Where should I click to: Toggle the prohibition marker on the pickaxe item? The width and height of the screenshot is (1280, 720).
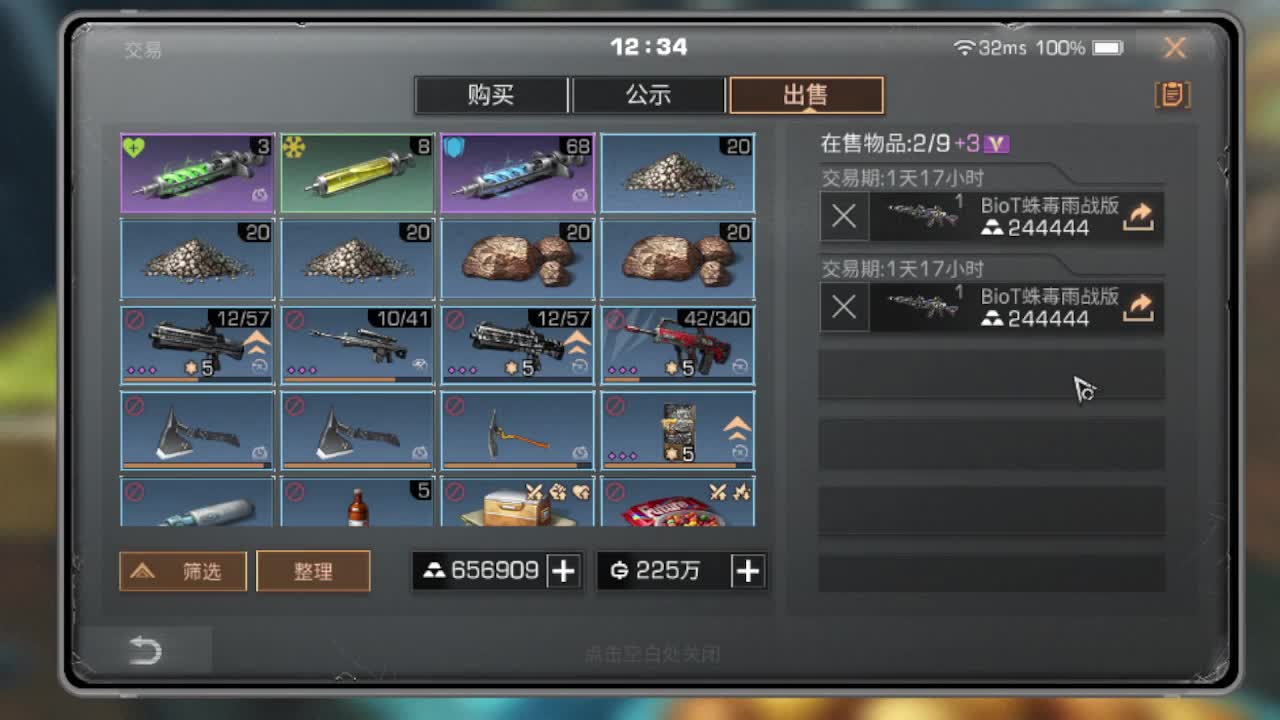(x=455, y=405)
